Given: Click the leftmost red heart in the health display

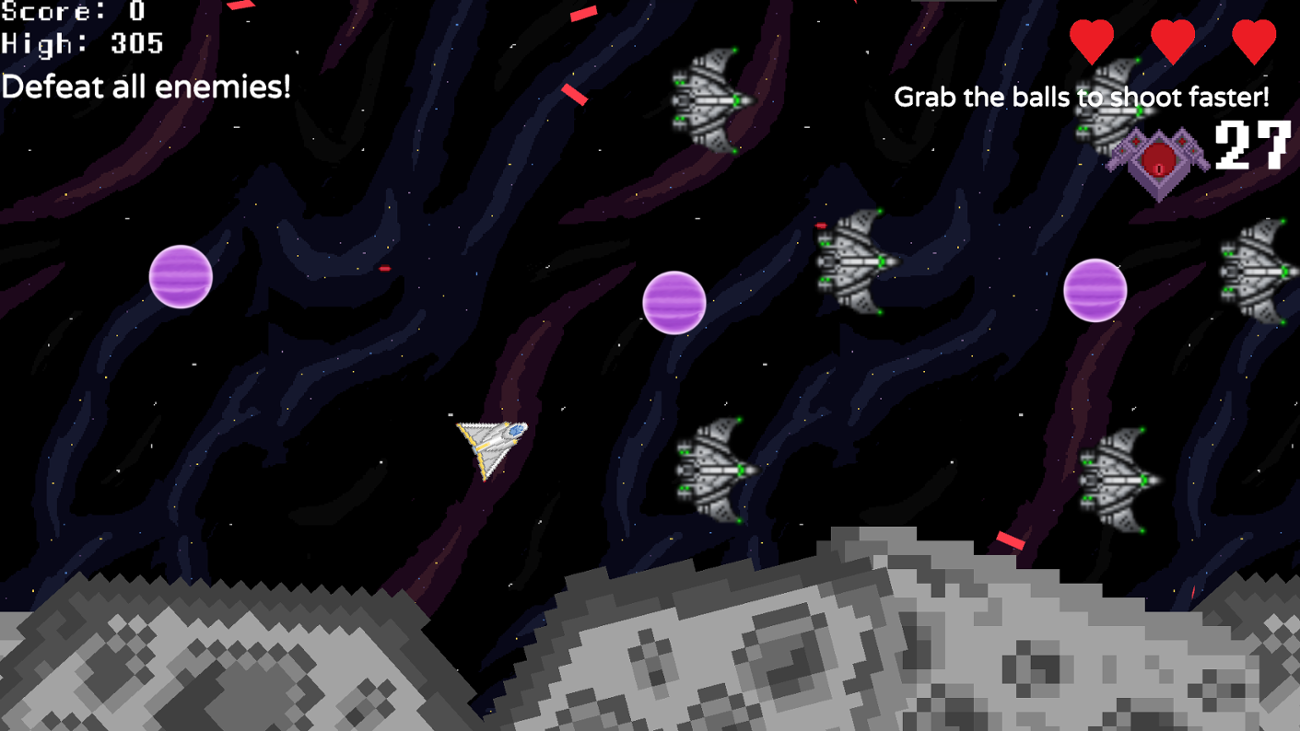Looking at the screenshot, I should point(1093,40).
